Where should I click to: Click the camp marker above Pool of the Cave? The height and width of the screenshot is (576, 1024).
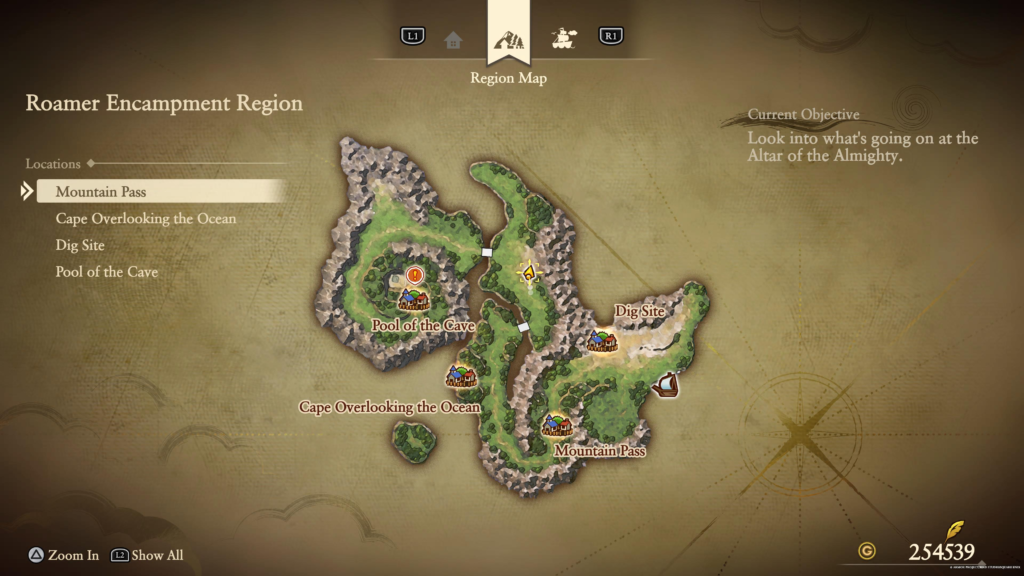tap(413, 299)
